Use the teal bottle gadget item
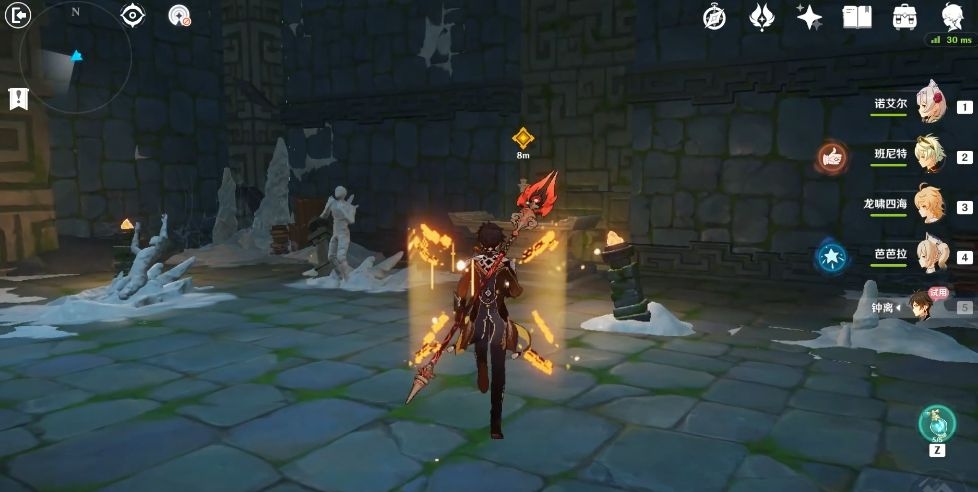This screenshot has height=492, width=978. 937,423
